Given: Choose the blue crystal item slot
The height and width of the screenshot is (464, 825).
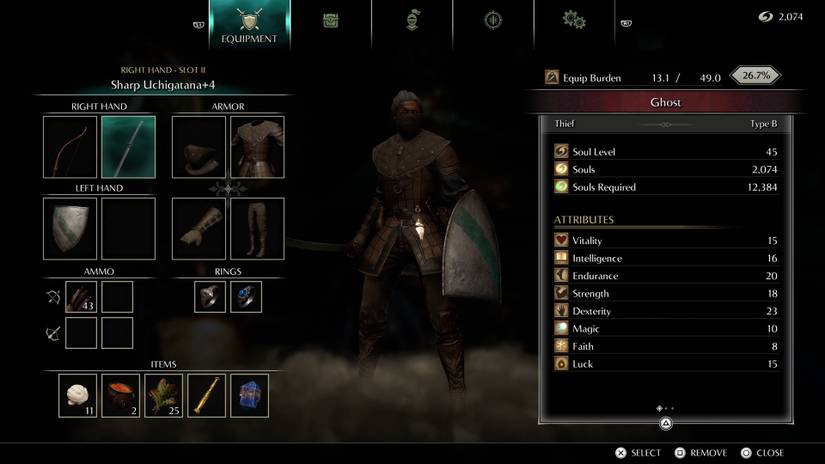Looking at the screenshot, I should pyautogui.click(x=250, y=395).
